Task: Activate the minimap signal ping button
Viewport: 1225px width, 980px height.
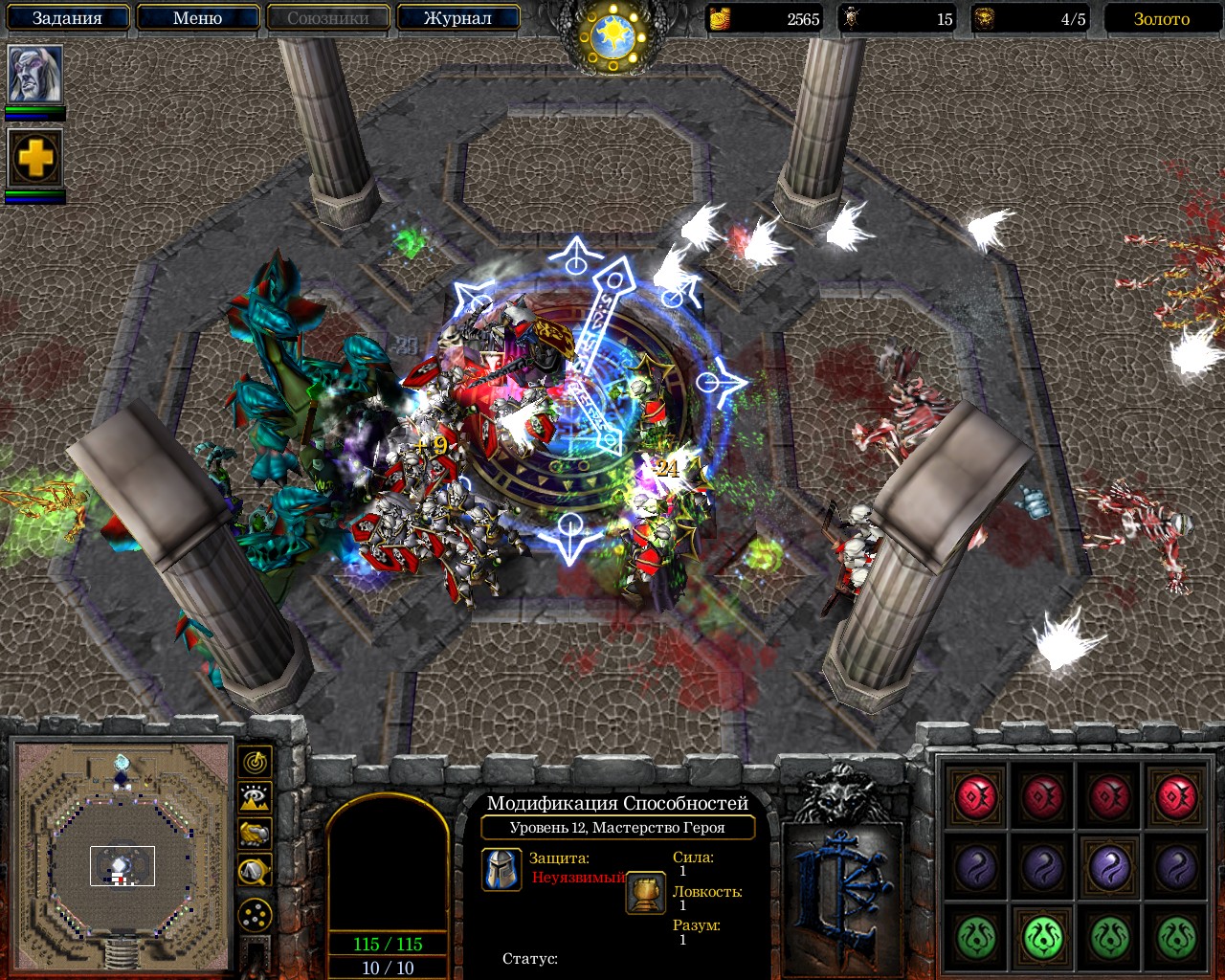Action: (255, 762)
